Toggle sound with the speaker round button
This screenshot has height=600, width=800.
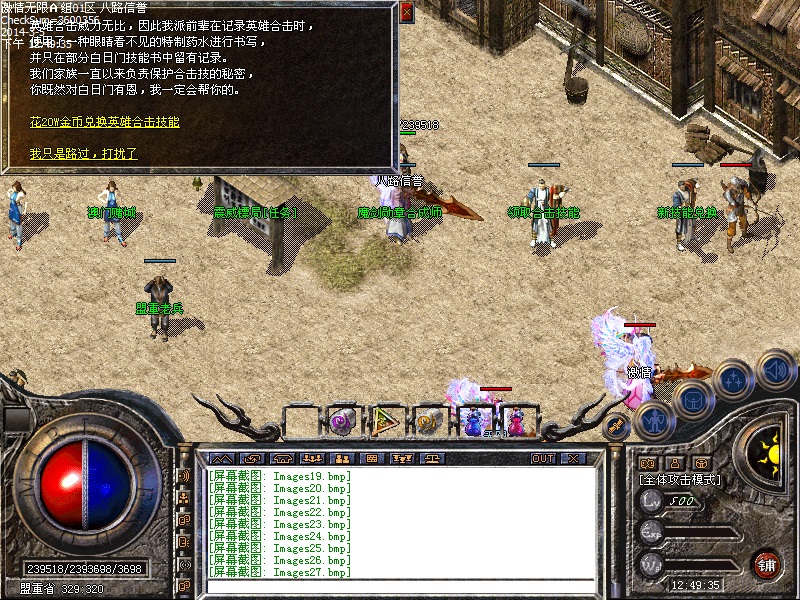coord(776,370)
